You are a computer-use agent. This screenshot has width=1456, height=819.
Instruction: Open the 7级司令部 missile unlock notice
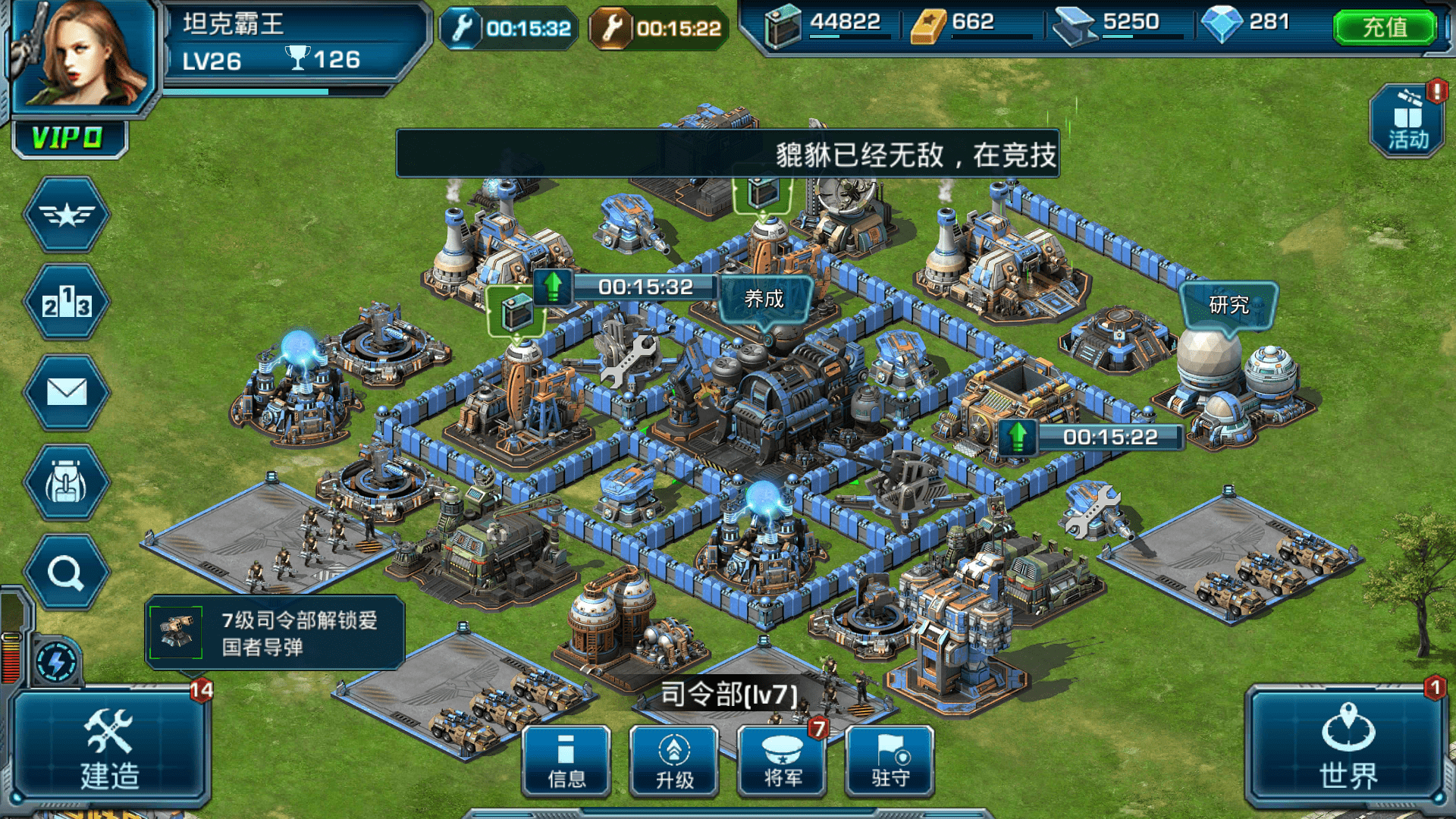[x=275, y=632]
